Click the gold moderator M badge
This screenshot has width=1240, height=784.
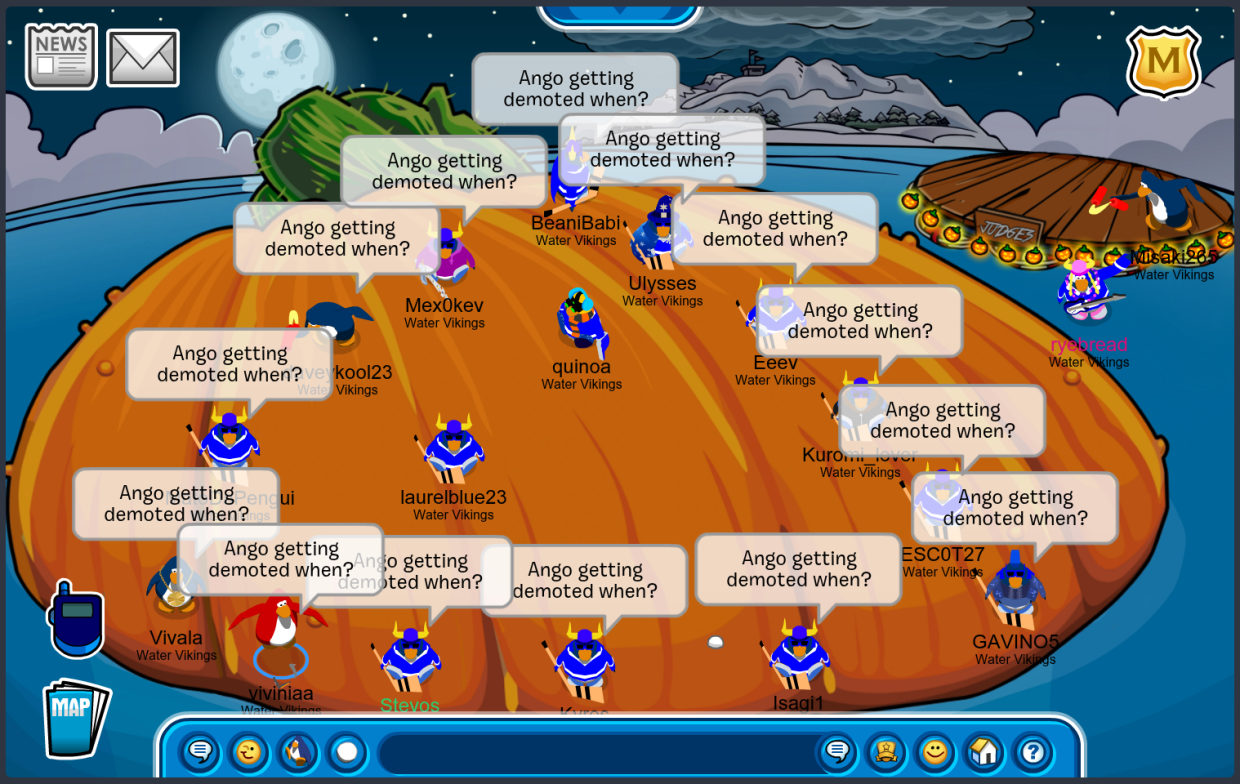tap(1163, 62)
